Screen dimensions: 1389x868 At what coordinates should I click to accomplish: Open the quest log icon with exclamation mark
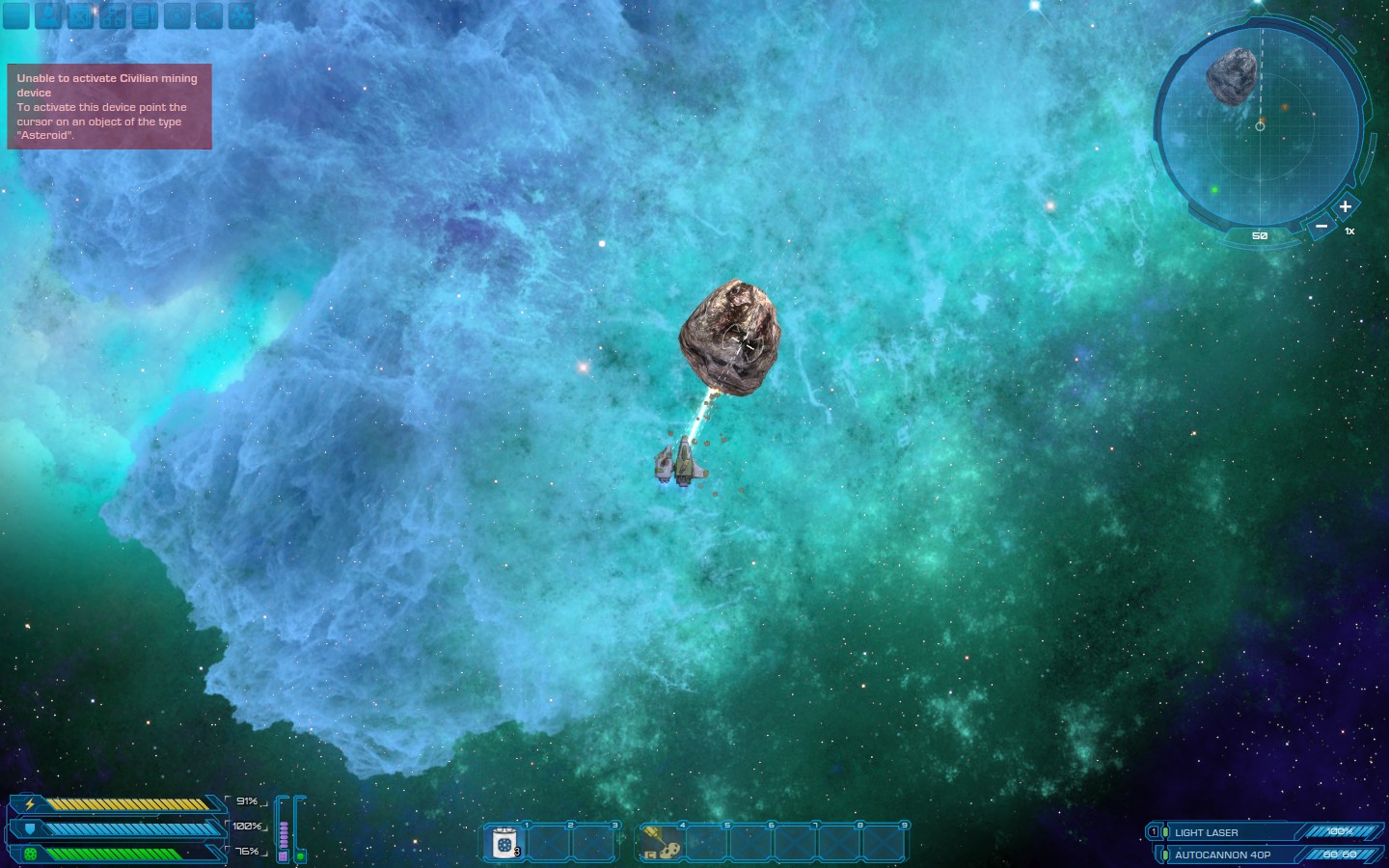[144, 15]
